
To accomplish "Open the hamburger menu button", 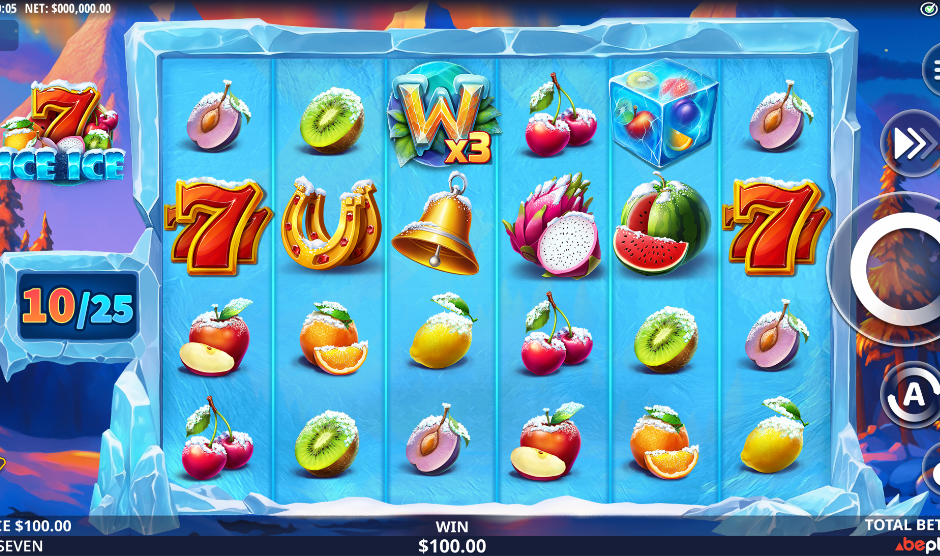I will point(932,70).
